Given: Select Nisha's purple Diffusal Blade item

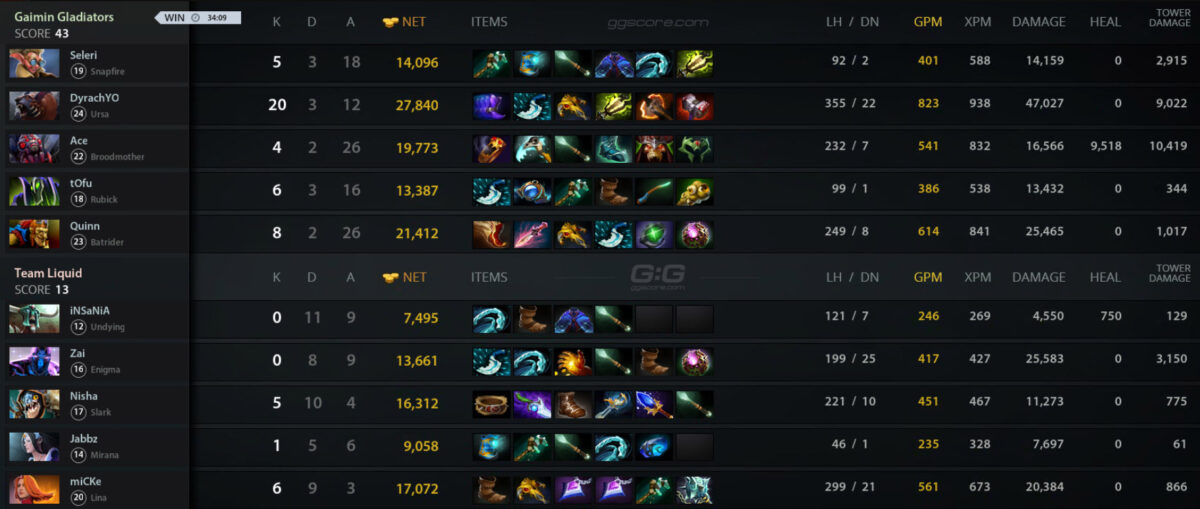Looking at the screenshot, I should click(532, 404).
